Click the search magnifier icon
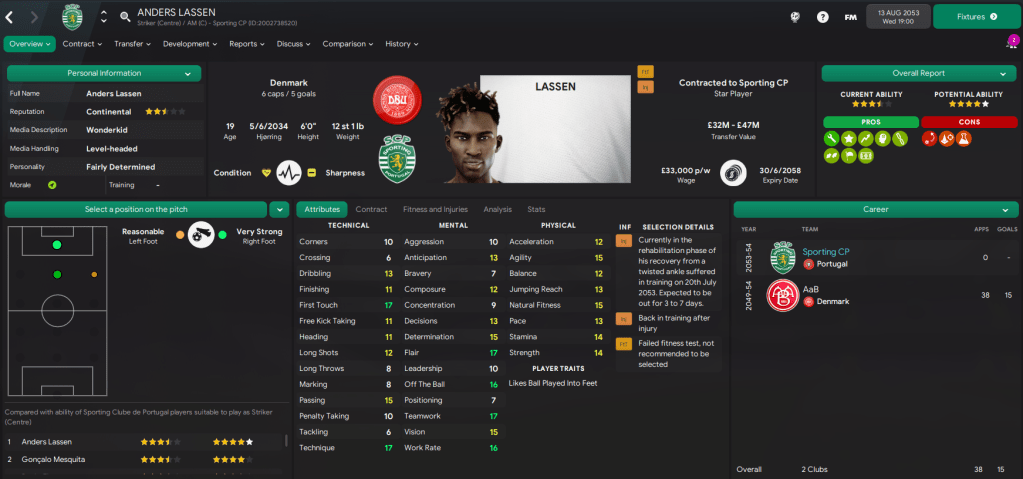Screen dimensions: 1023x479 point(125,17)
